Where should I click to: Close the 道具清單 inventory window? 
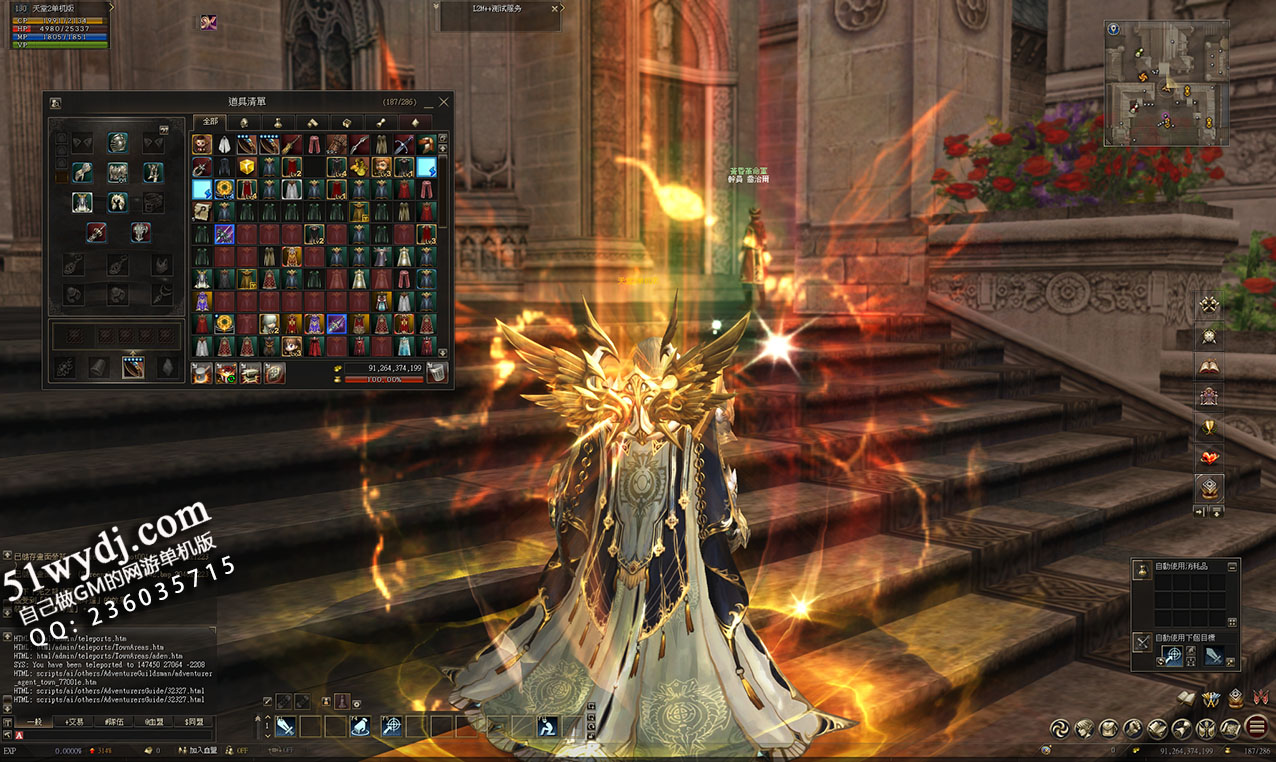click(x=445, y=102)
